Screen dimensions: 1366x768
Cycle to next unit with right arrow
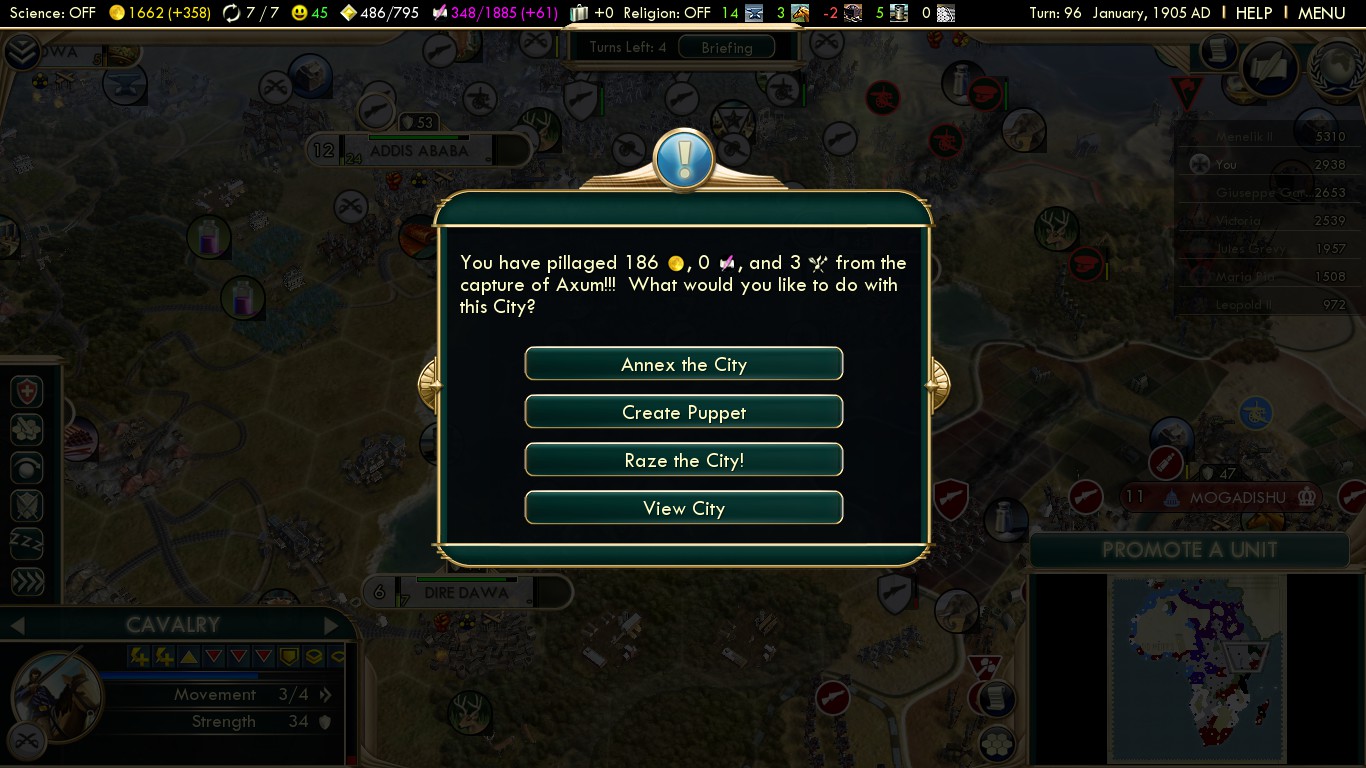[x=332, y=626]
